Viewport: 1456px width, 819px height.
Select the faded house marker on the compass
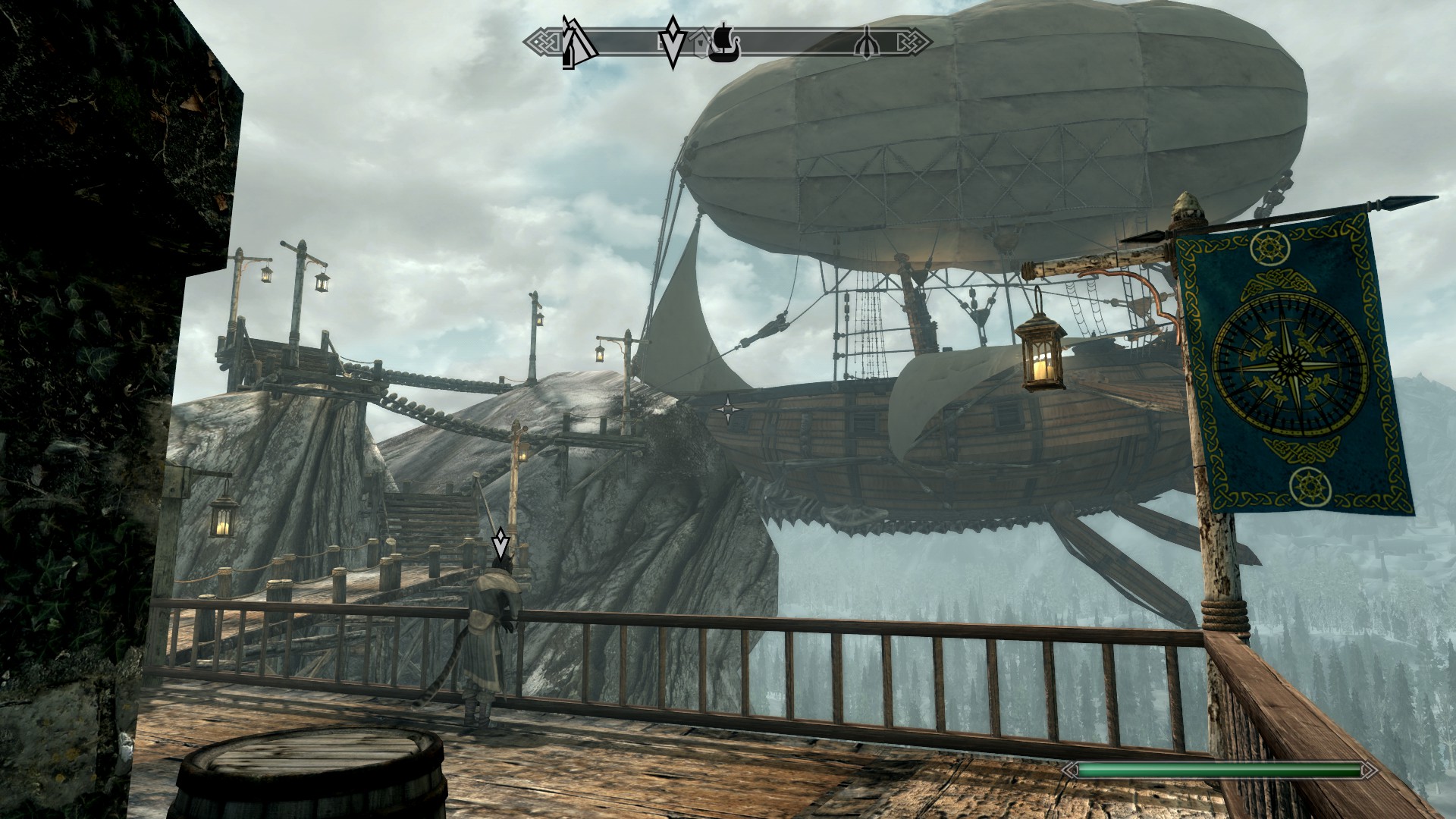click(x=701, y=43)
